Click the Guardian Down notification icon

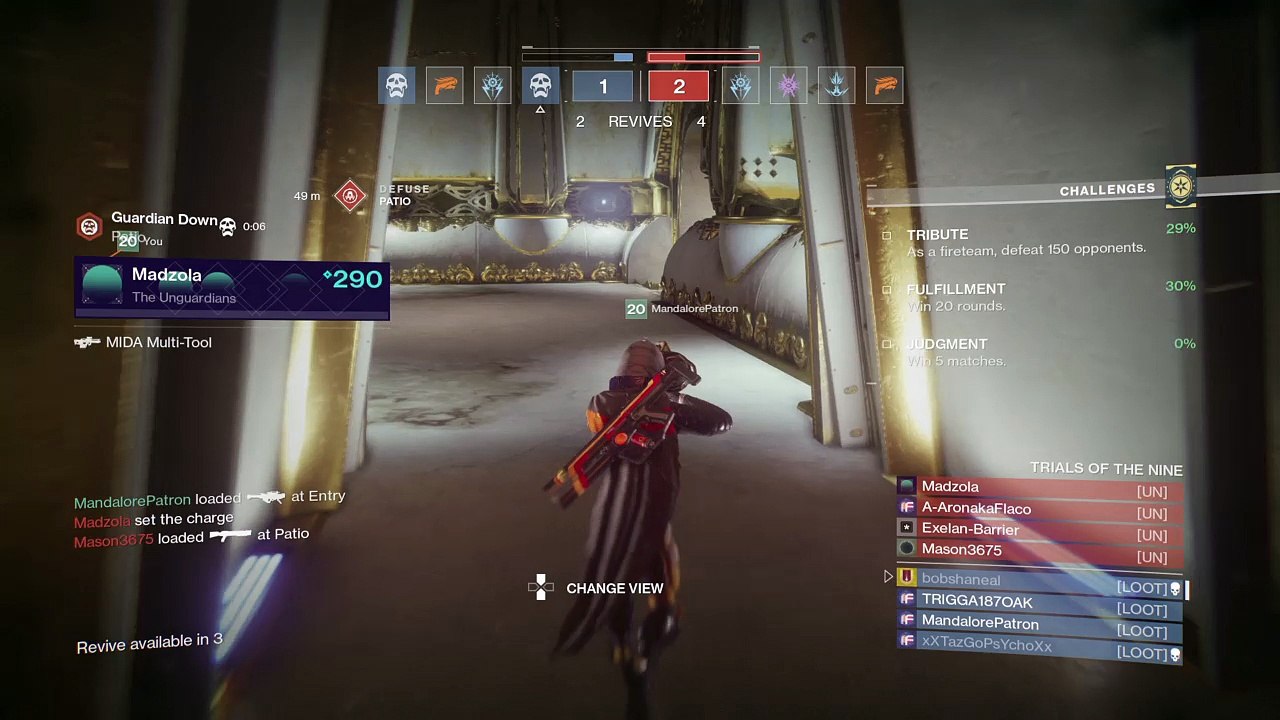[89, 226]
